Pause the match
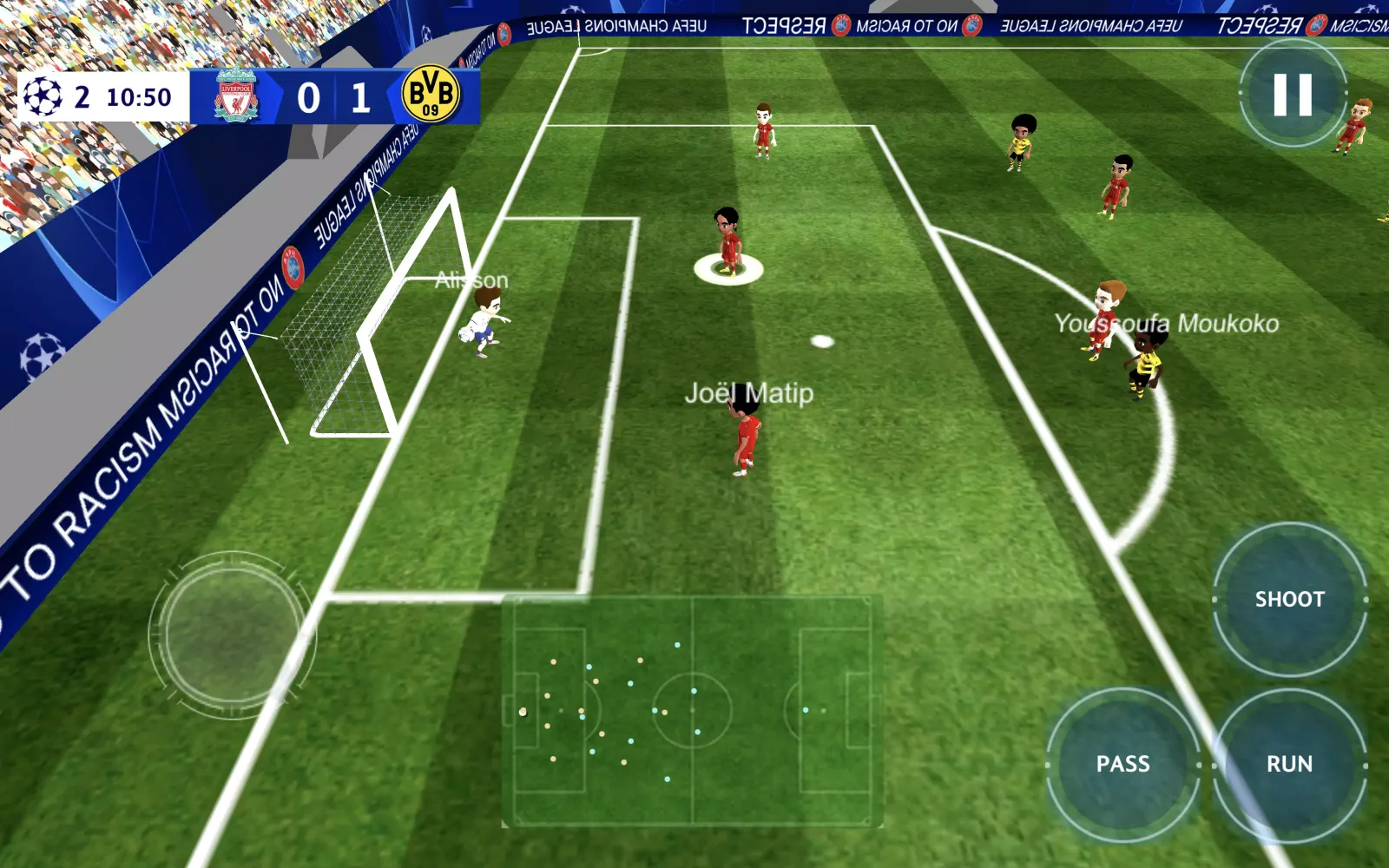1389x868 pixels. coord(1292,94)
